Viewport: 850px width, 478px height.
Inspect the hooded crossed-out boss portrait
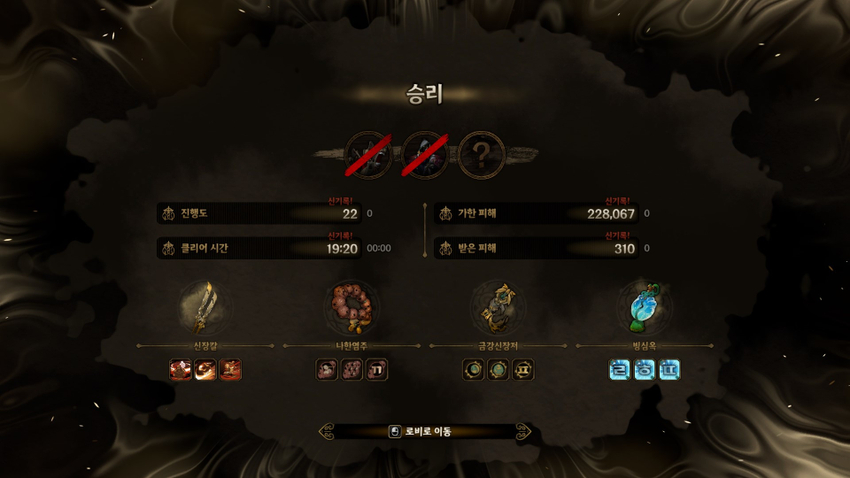425,155
